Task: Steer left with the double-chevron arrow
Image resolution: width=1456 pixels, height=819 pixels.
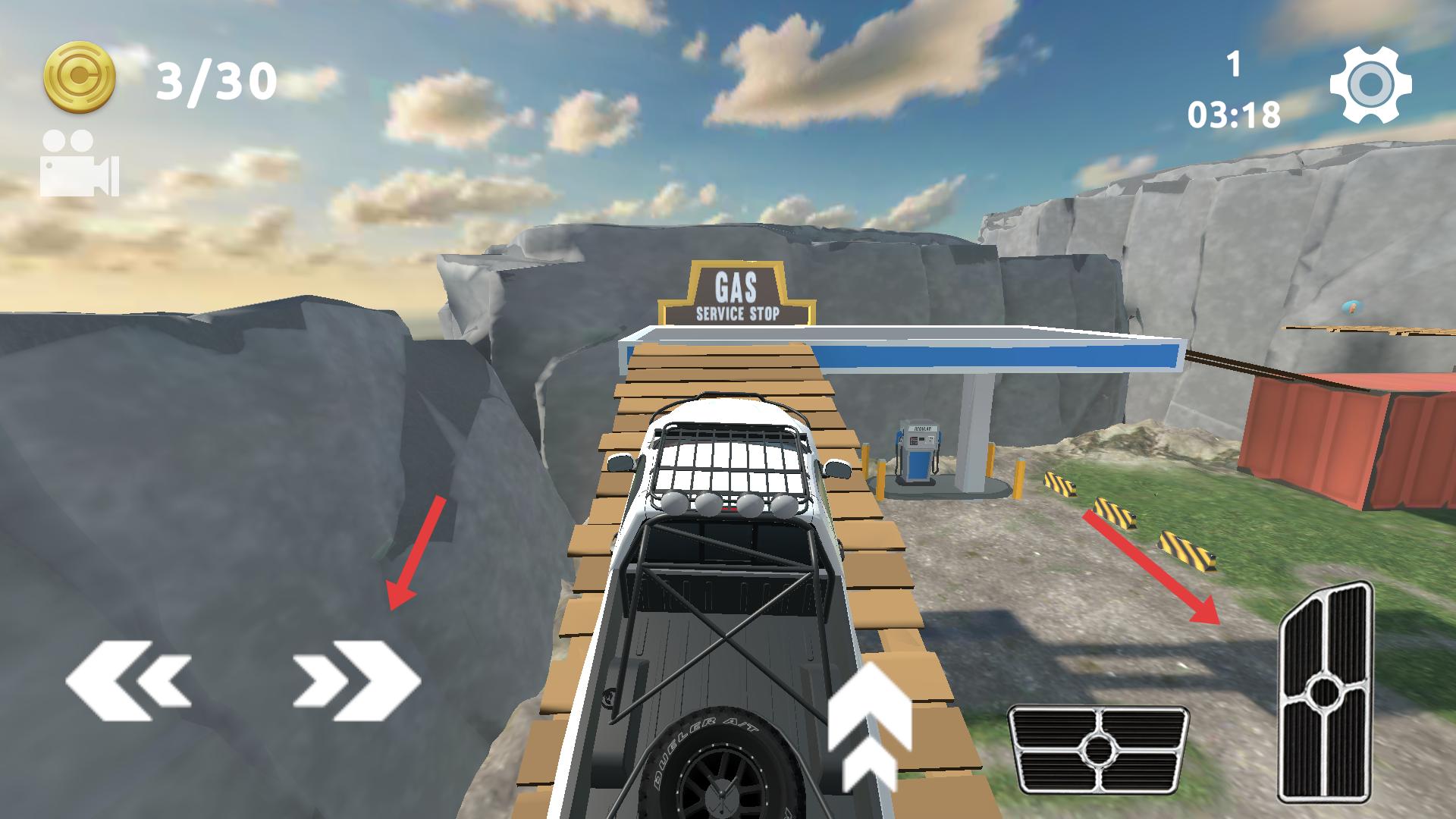Action: pyautogui.click(x=129, y=679)
